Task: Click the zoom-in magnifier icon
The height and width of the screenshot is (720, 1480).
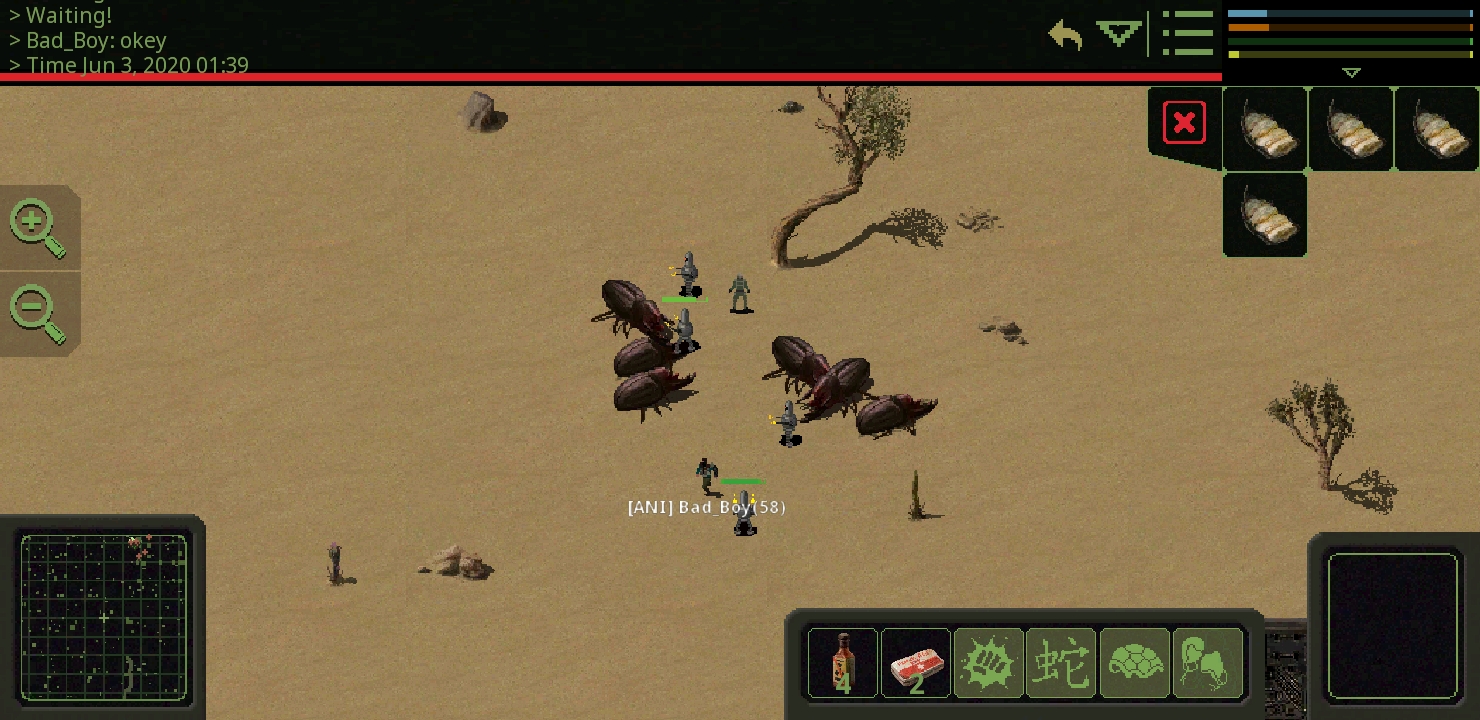Action: point(33,222)
